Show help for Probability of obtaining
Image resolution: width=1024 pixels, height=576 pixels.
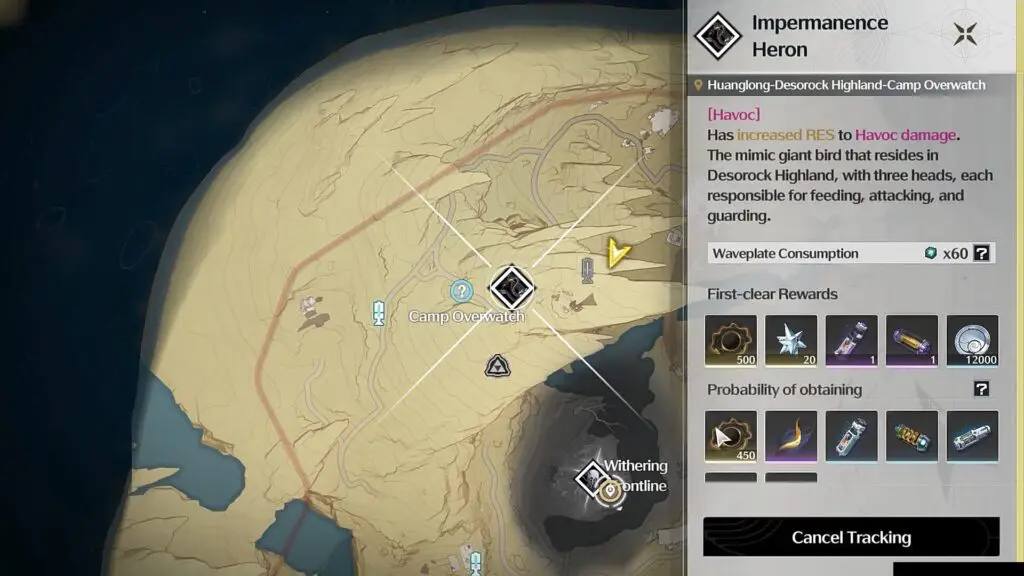tap(982, 389)
